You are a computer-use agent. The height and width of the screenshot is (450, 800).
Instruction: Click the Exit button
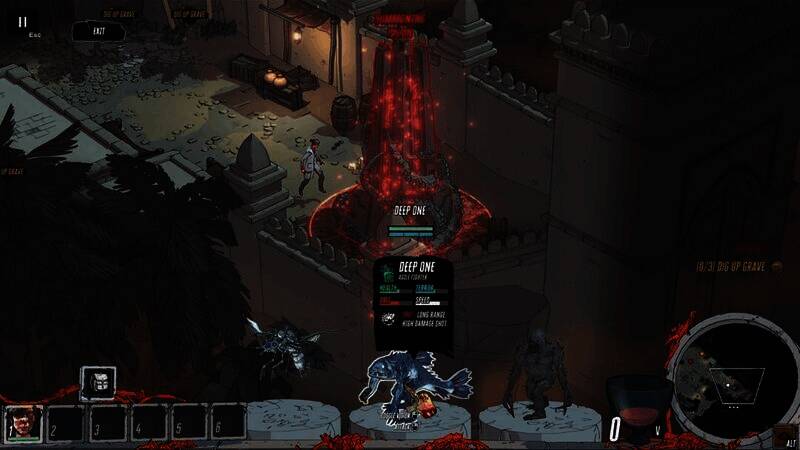(x=98, y=32)
